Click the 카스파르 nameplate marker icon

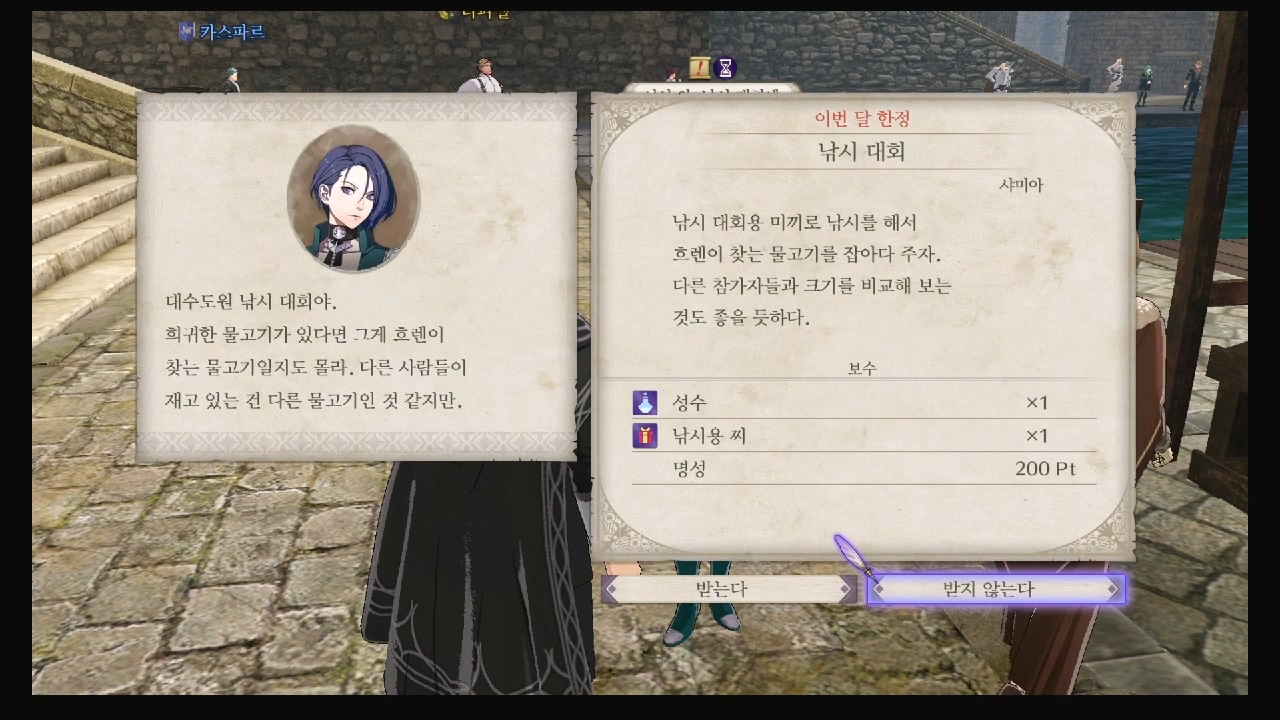[x=189, y=31]
